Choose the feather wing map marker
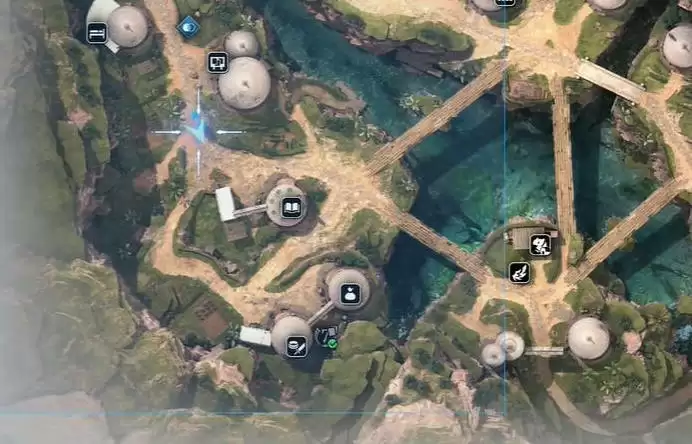 (518, 271)
